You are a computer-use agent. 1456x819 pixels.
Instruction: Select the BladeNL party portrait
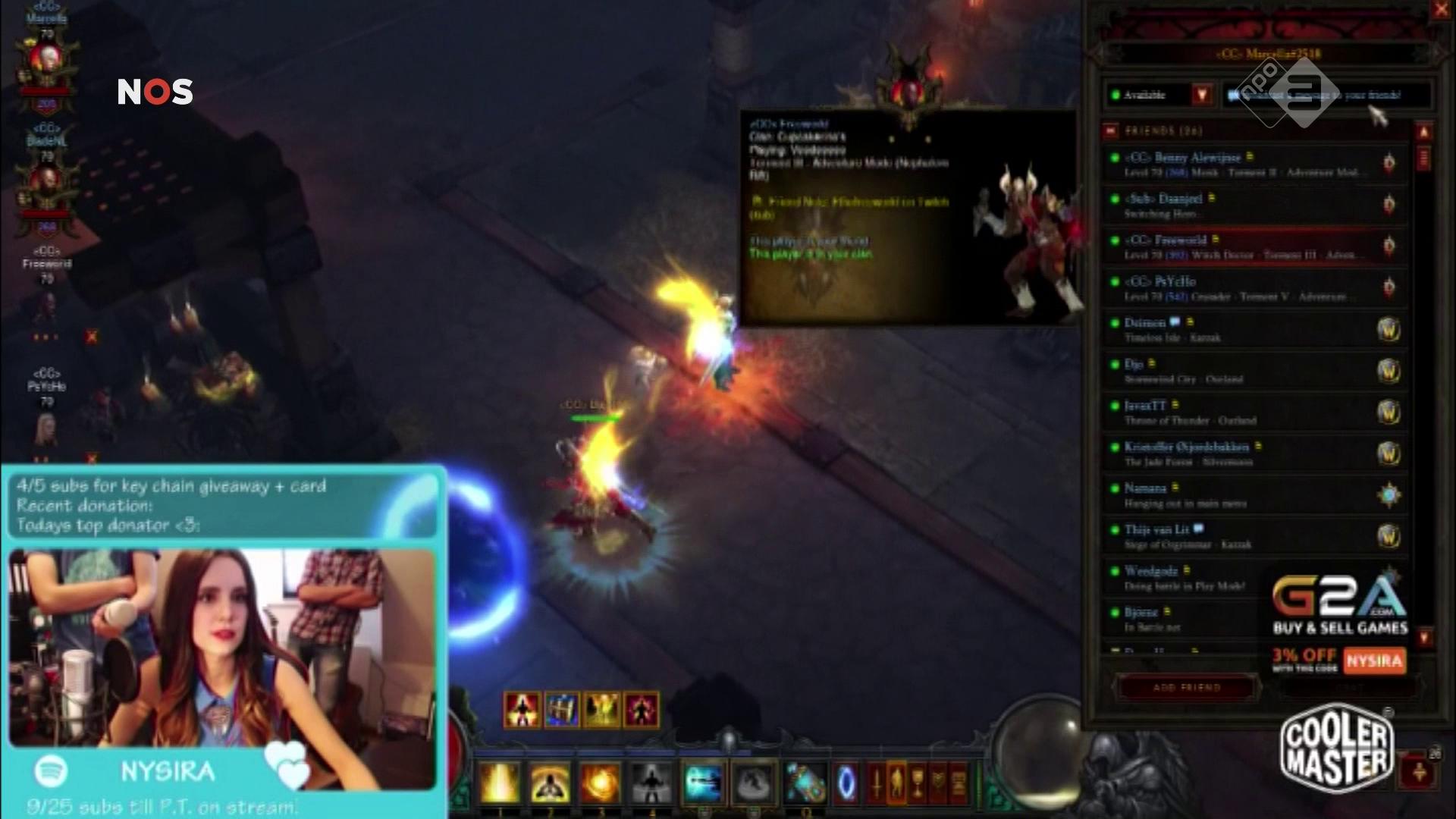coord(47,184)
